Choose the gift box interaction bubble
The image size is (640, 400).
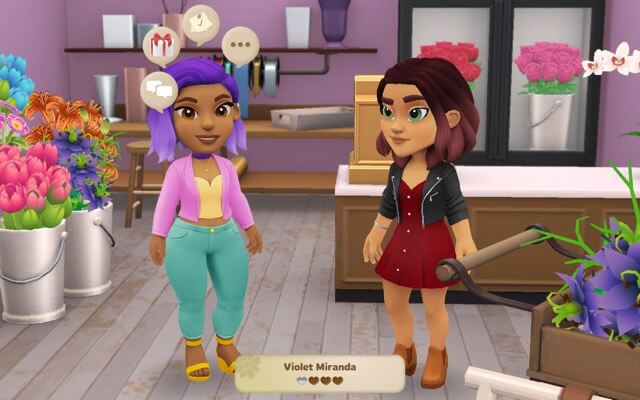pos(161,45)
